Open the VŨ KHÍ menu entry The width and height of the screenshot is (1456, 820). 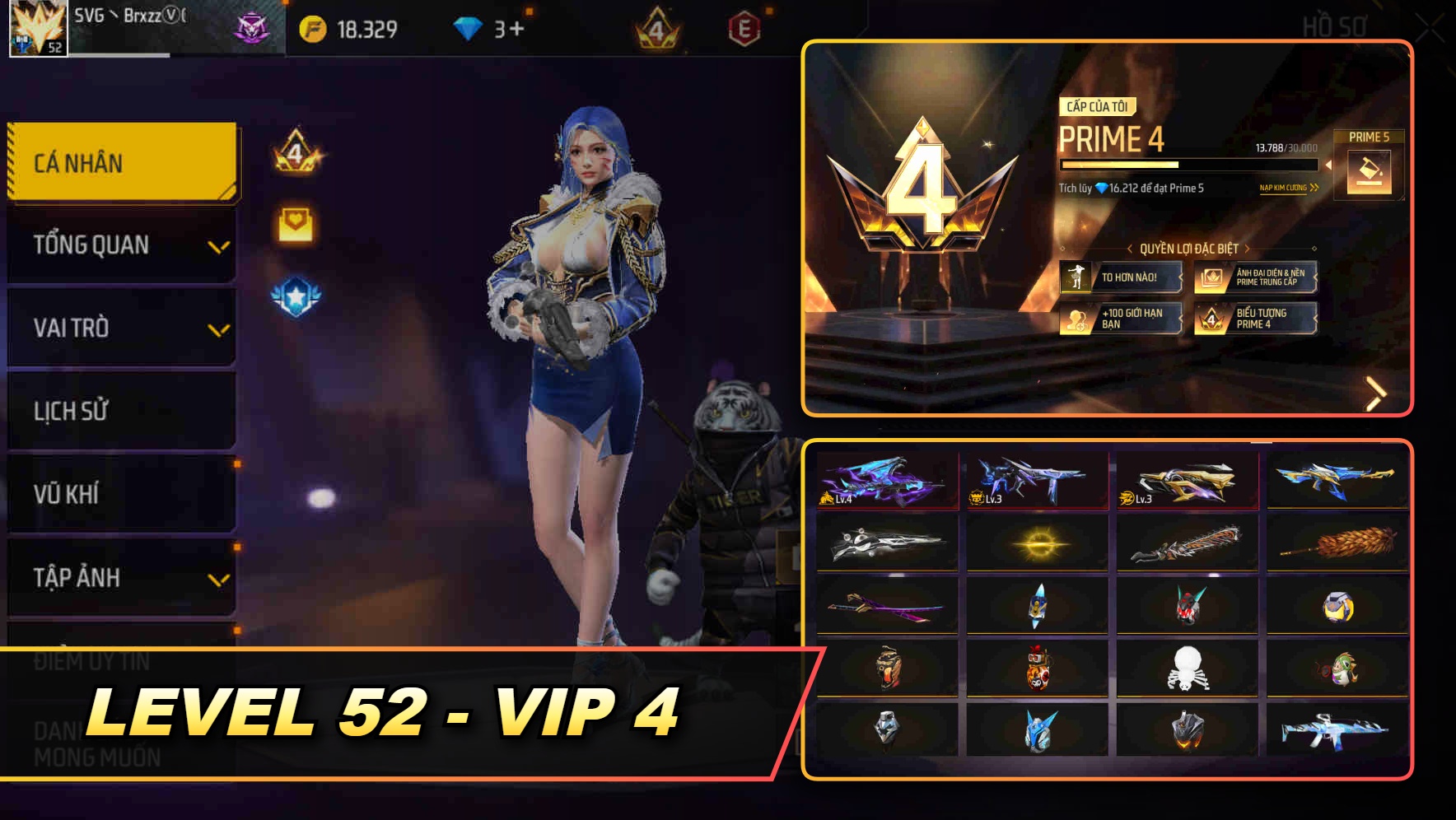[x=121, y=493]
